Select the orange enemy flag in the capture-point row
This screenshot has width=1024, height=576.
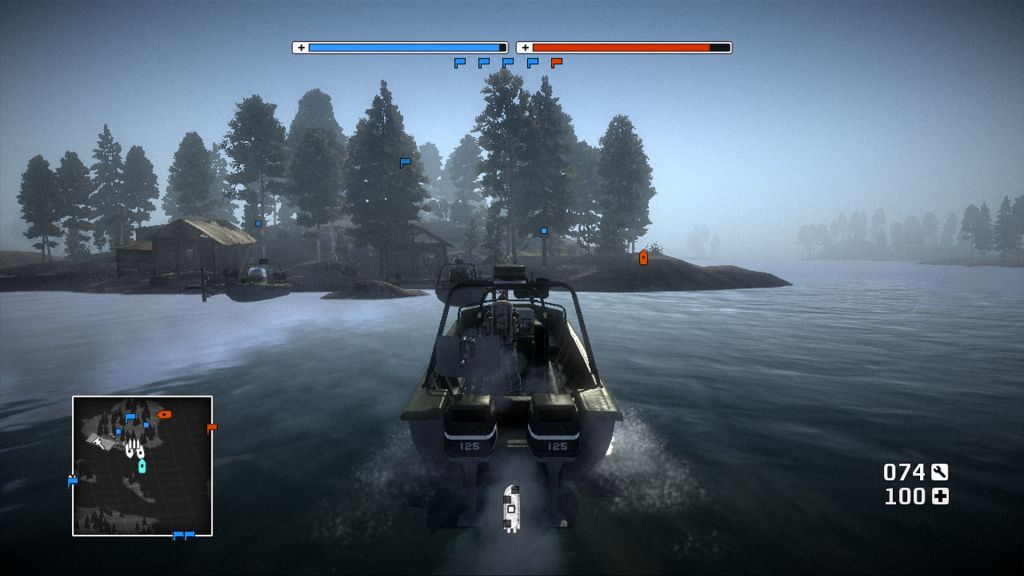(x=557, y=63)
